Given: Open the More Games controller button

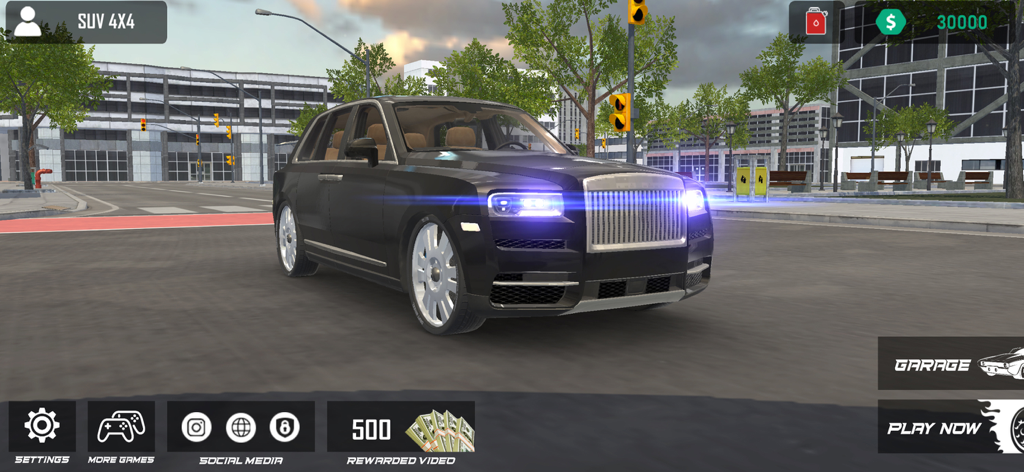Looking at the screenshot, I should [121, 426].
